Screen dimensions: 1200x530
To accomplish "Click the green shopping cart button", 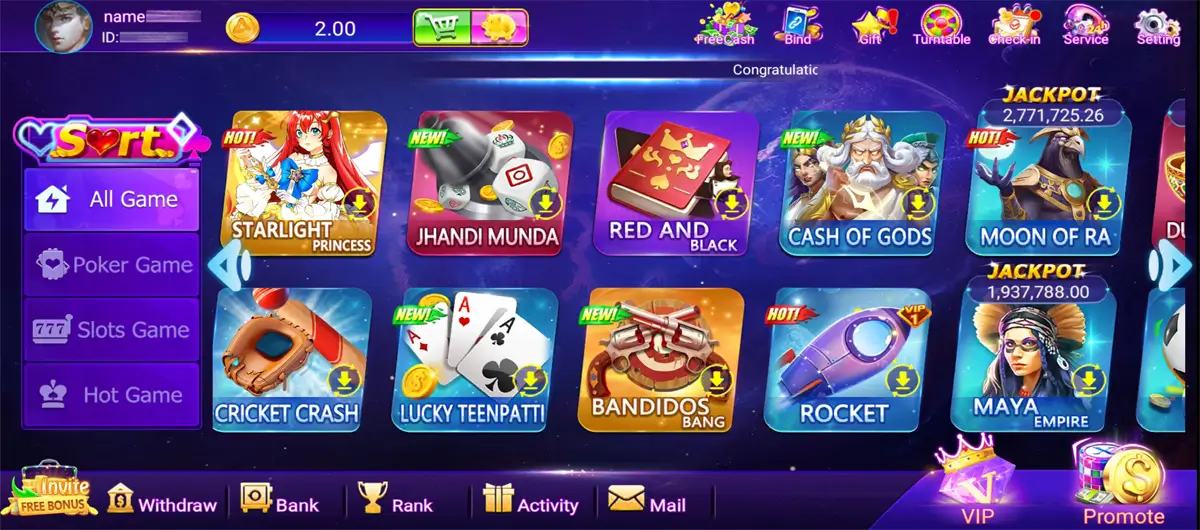I will [x=442, y=28].
